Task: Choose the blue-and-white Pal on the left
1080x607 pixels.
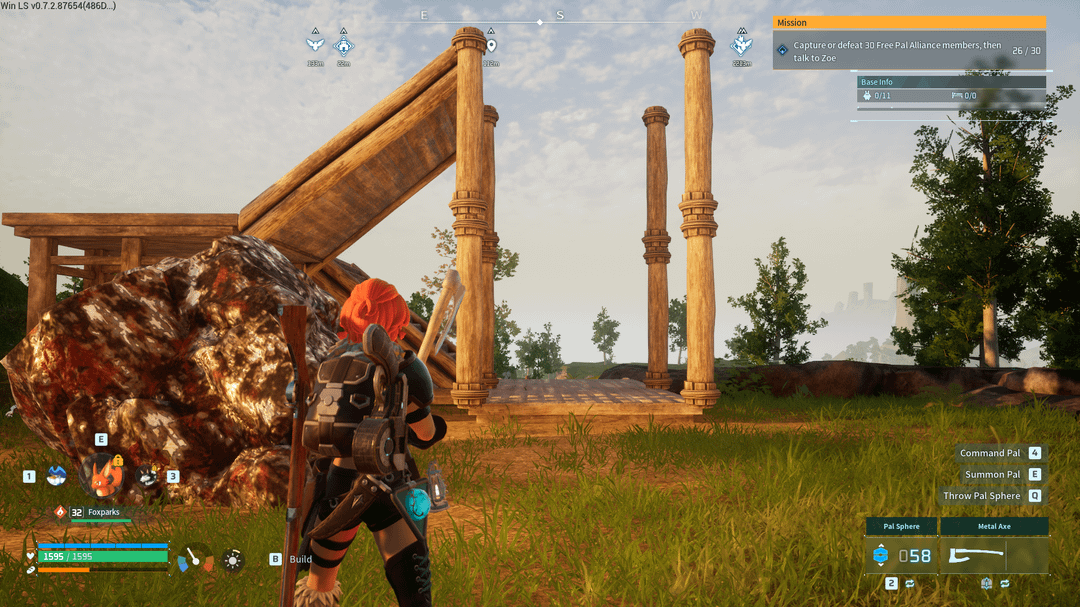Action: pos(56,476)
